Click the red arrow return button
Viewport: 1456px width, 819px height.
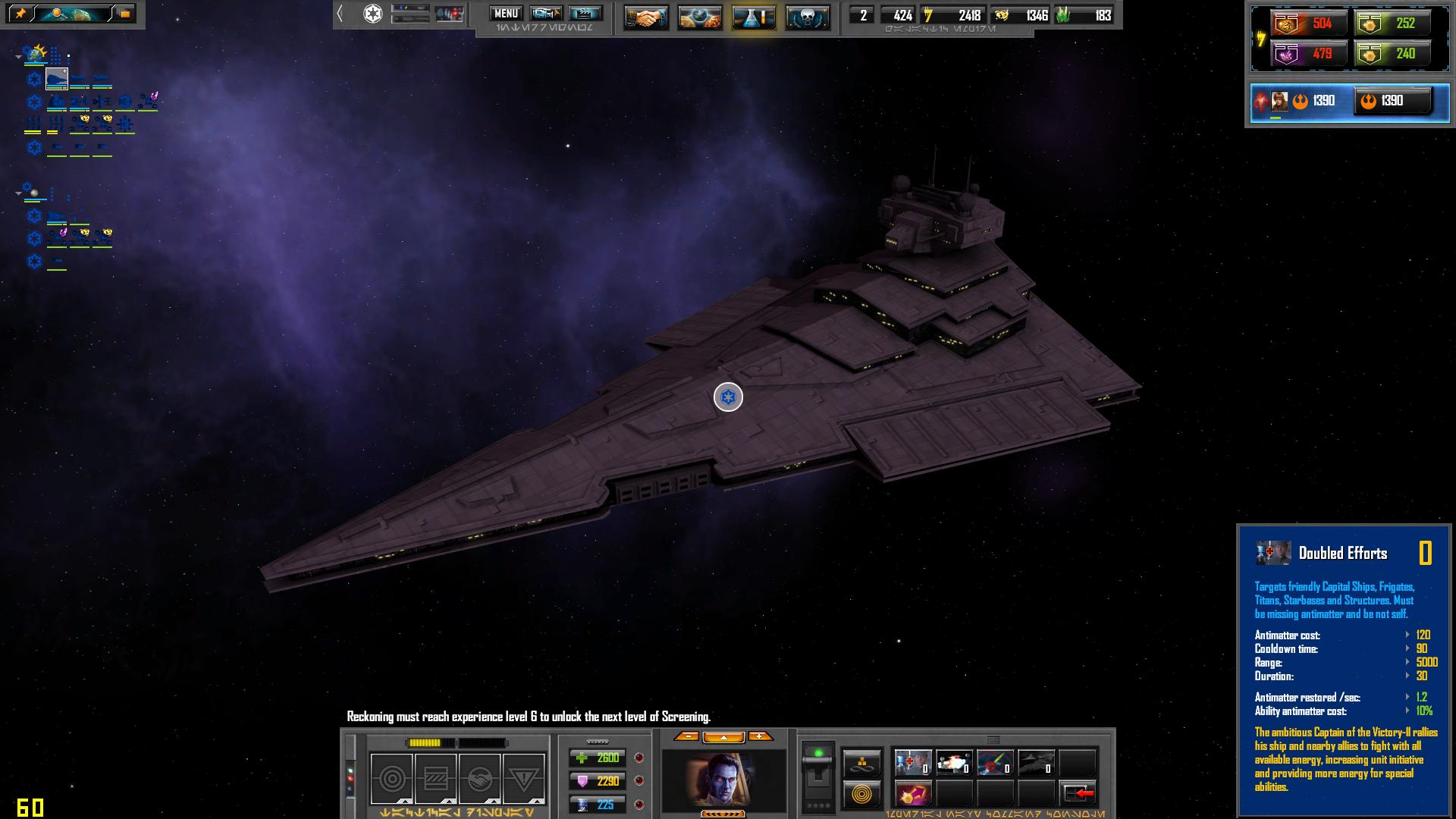coord(1078,794)
